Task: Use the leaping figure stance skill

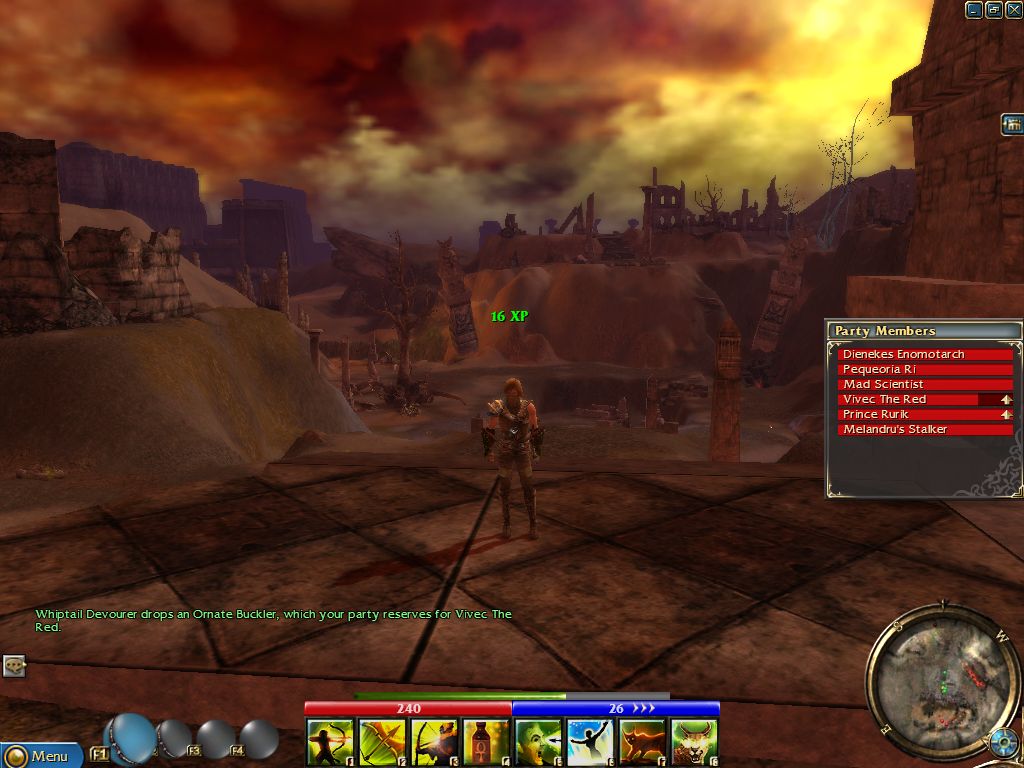Action: 590,742
